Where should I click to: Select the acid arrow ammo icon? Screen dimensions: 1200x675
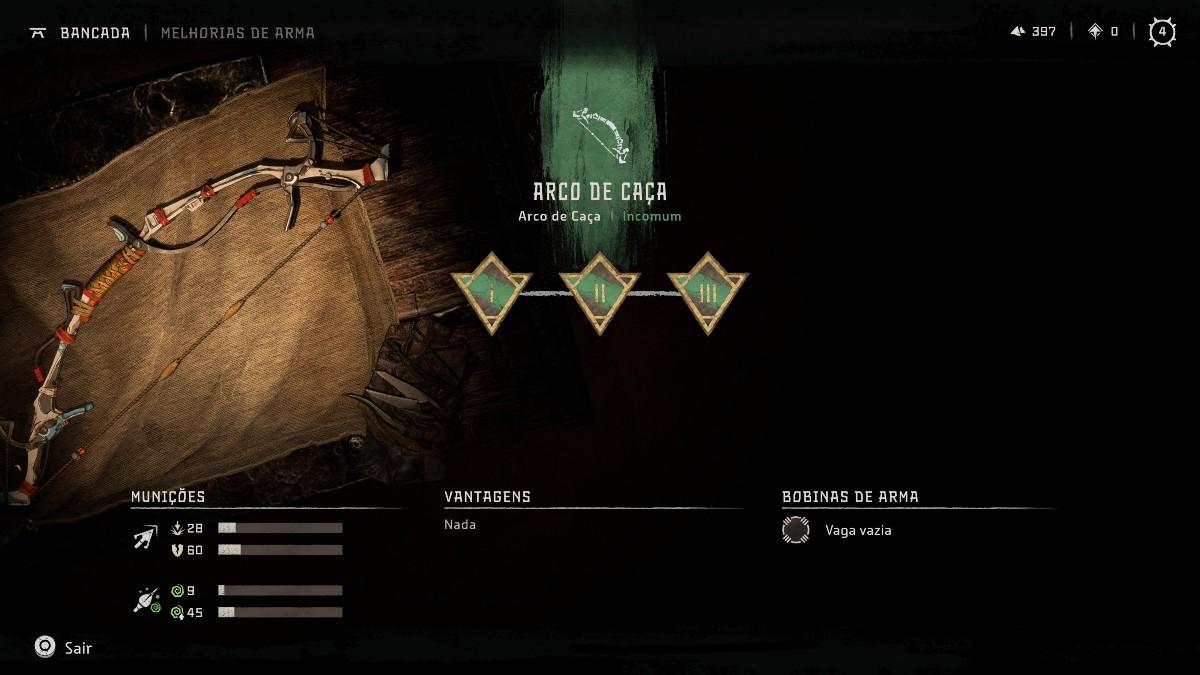[x=146, y=601]
